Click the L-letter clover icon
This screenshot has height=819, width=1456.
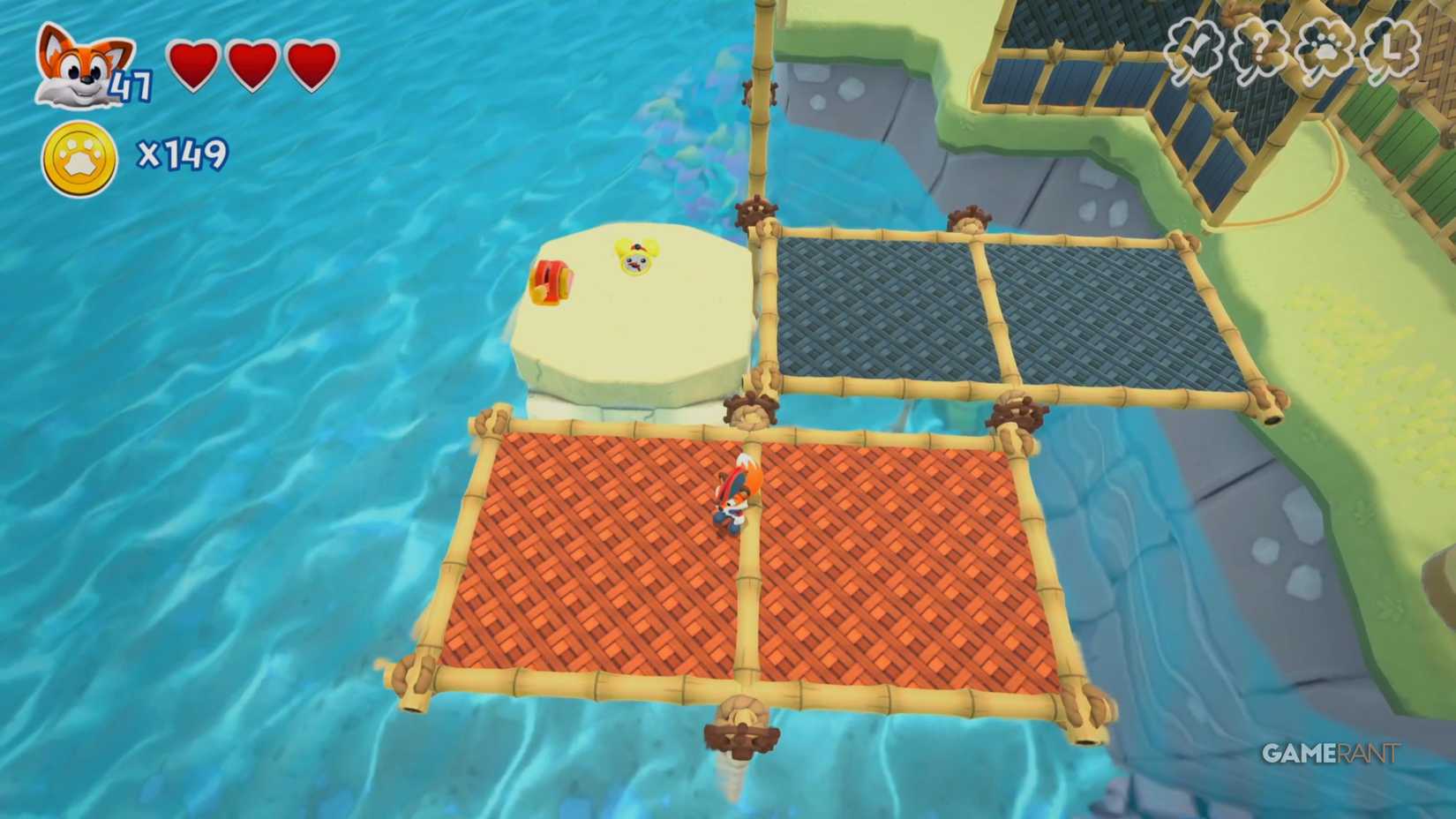click(1392, 49)
